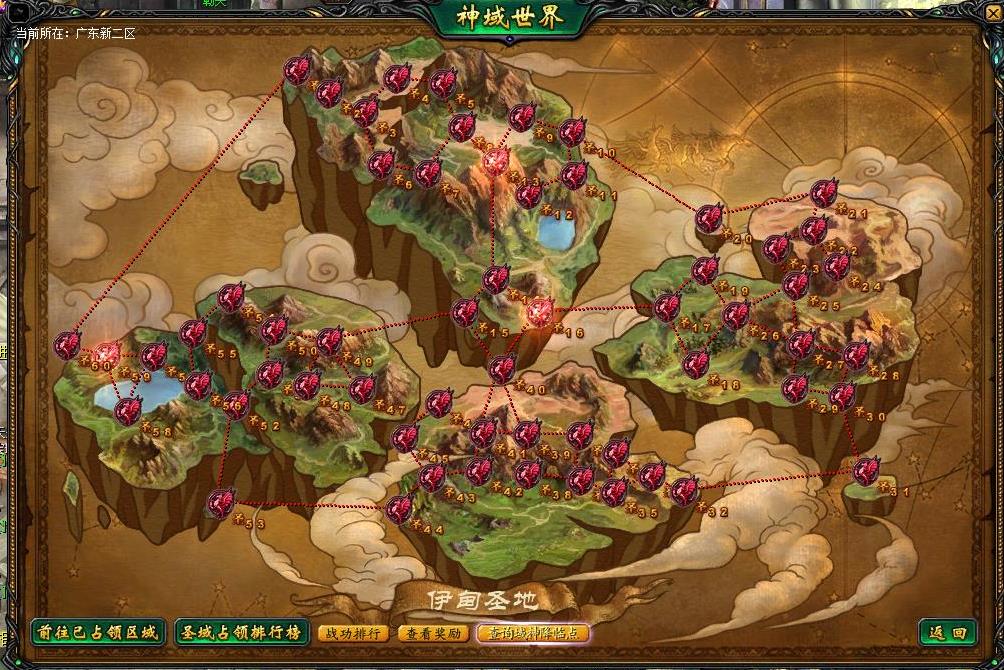The height and width of the screenshot is (670, 1004).
Task: Select map node number 32
Action: pyautogui.click(x=684, y=491)
